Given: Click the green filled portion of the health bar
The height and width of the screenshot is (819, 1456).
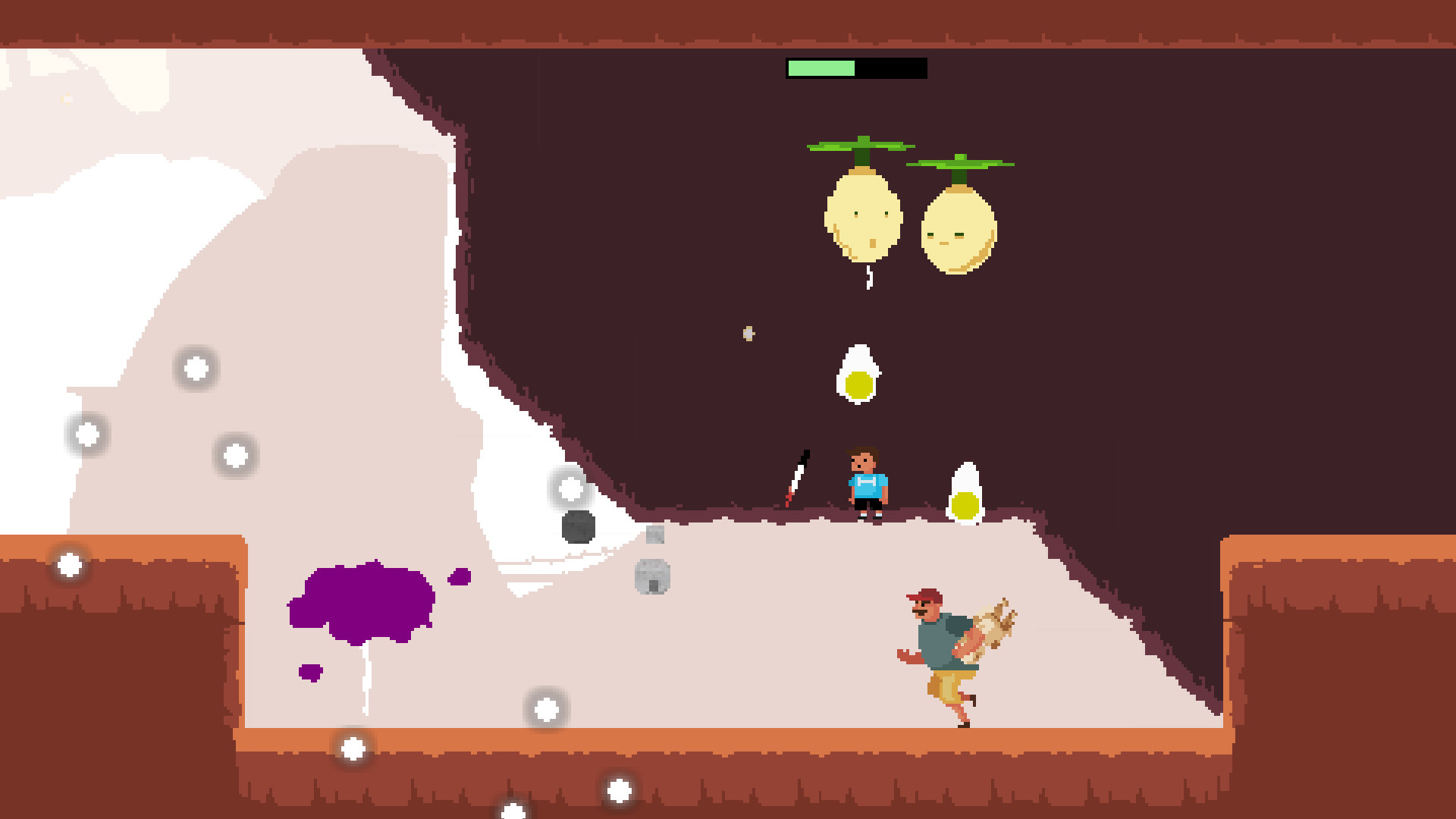Looking at the screenshot, I should coord(821,67).
